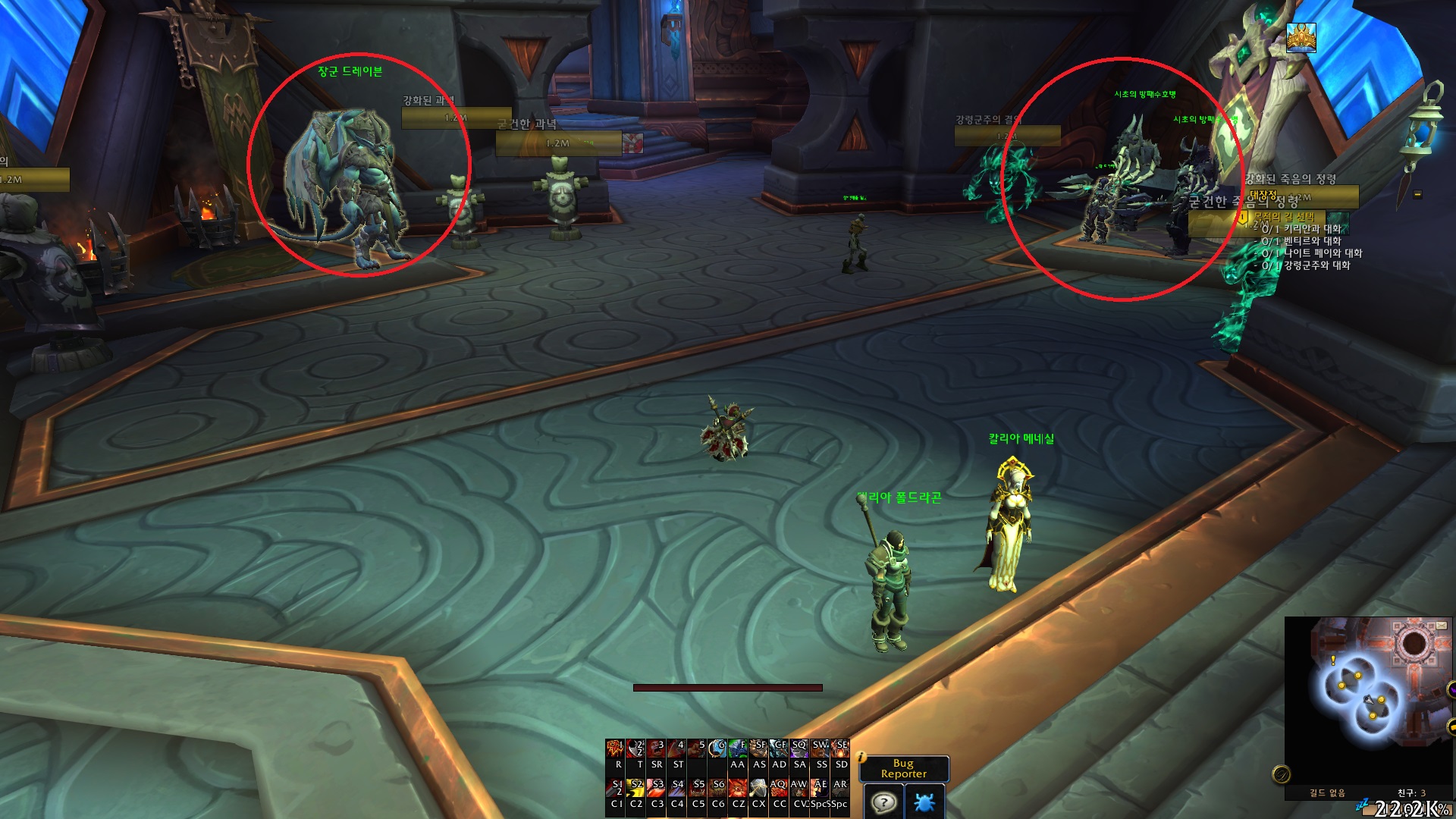This screenshot has width=1456, height=819.
Task: Open mail via the envelope icon on the minimap
Action: pos(1442,625)
